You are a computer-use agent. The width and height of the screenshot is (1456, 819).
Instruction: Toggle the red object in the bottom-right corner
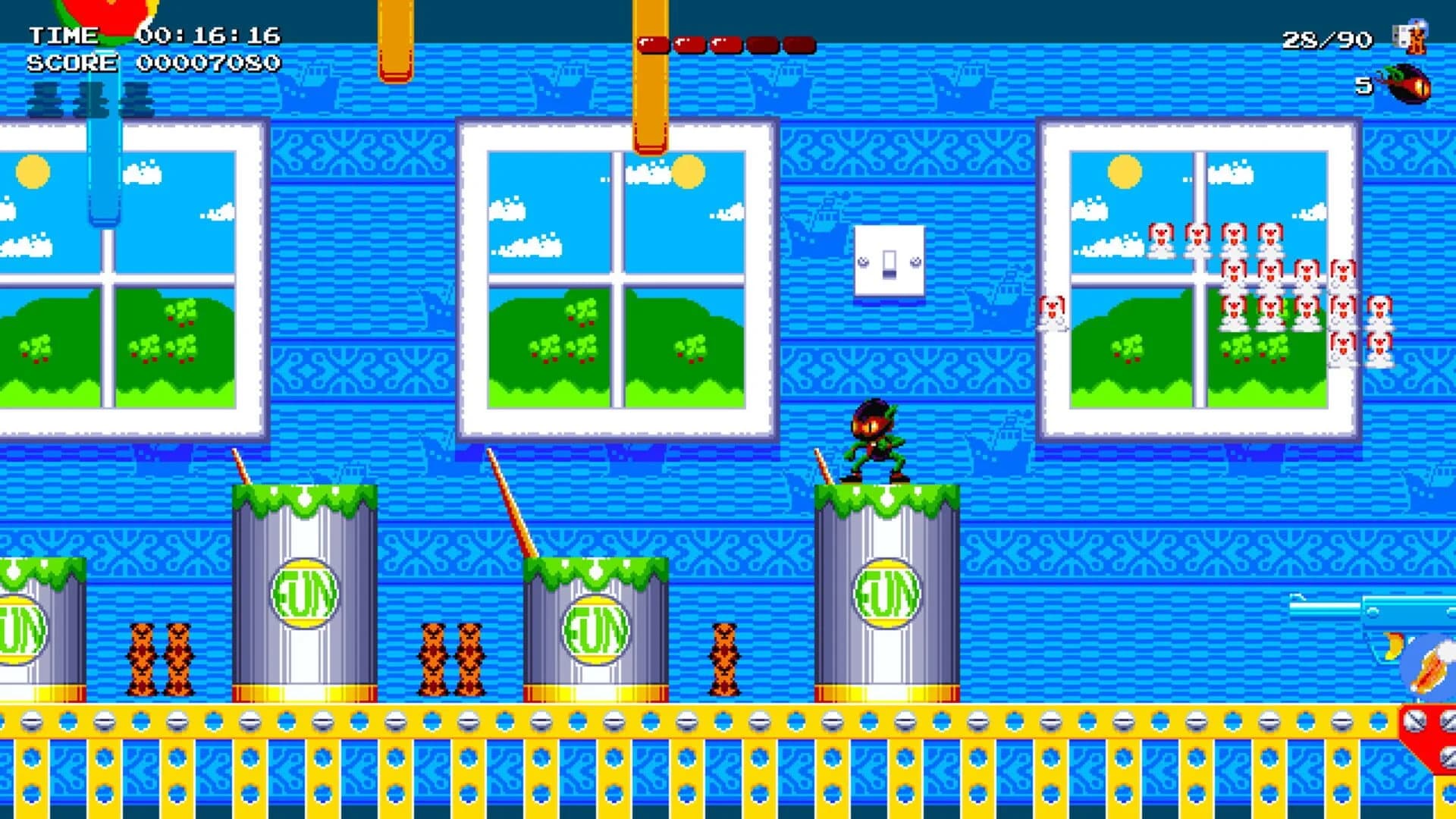pyautogui.click(x=1429, y=736)
